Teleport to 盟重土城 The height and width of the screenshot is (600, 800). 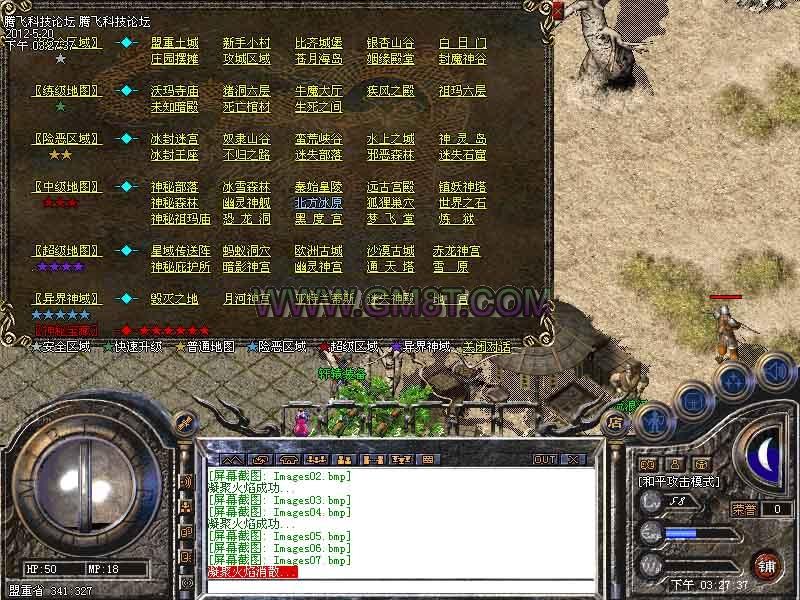coord(175,44)
